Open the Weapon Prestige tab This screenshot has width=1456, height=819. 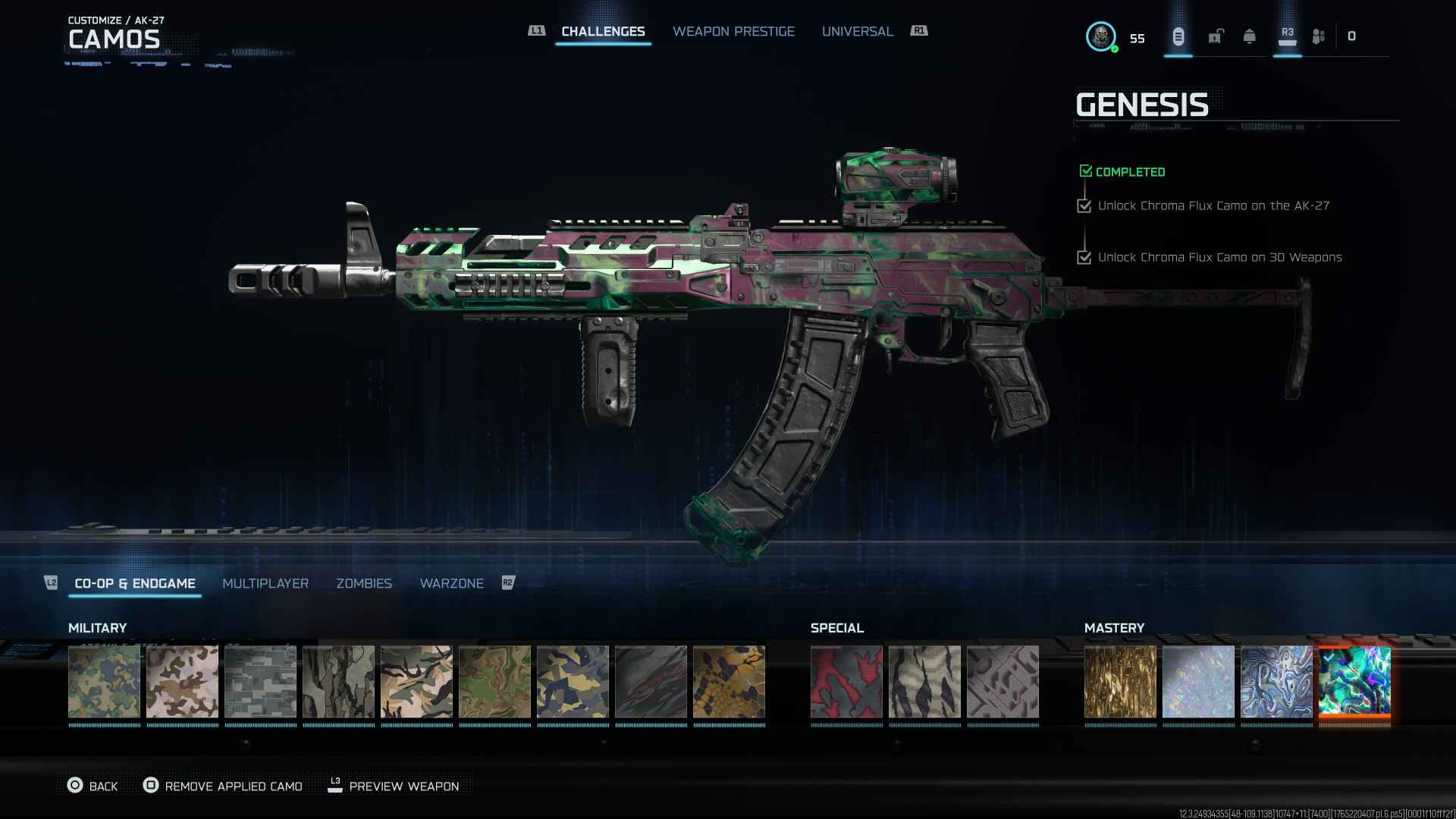point(733,31)
